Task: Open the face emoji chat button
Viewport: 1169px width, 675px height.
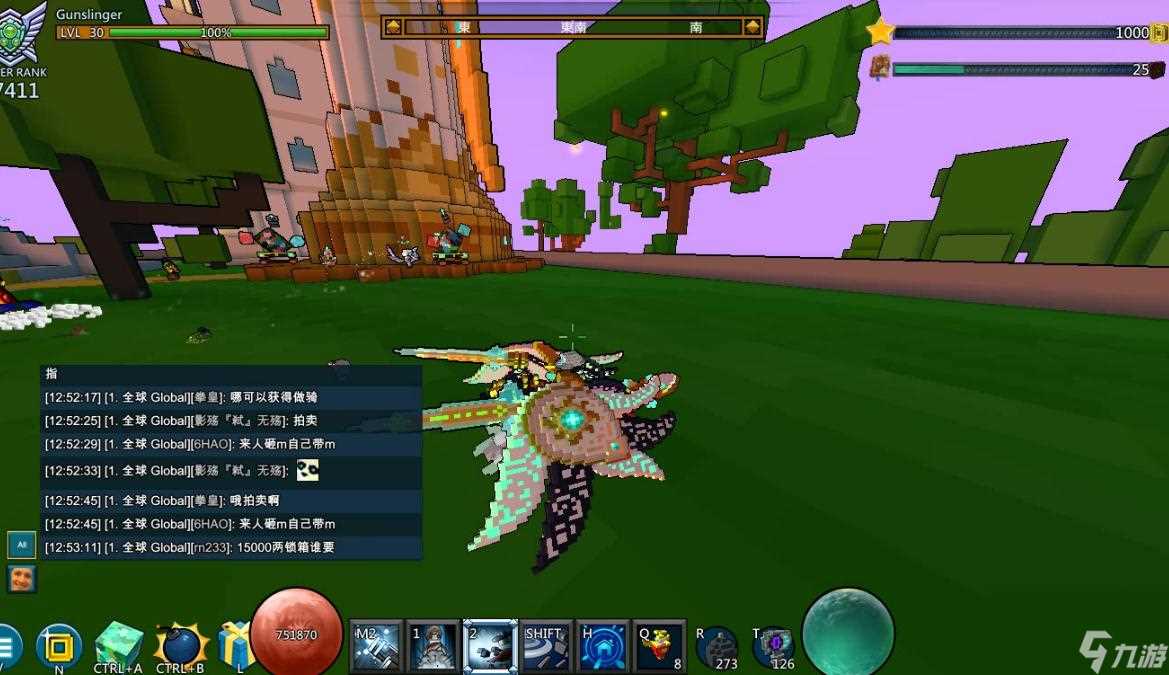Action: click(21, 578)
